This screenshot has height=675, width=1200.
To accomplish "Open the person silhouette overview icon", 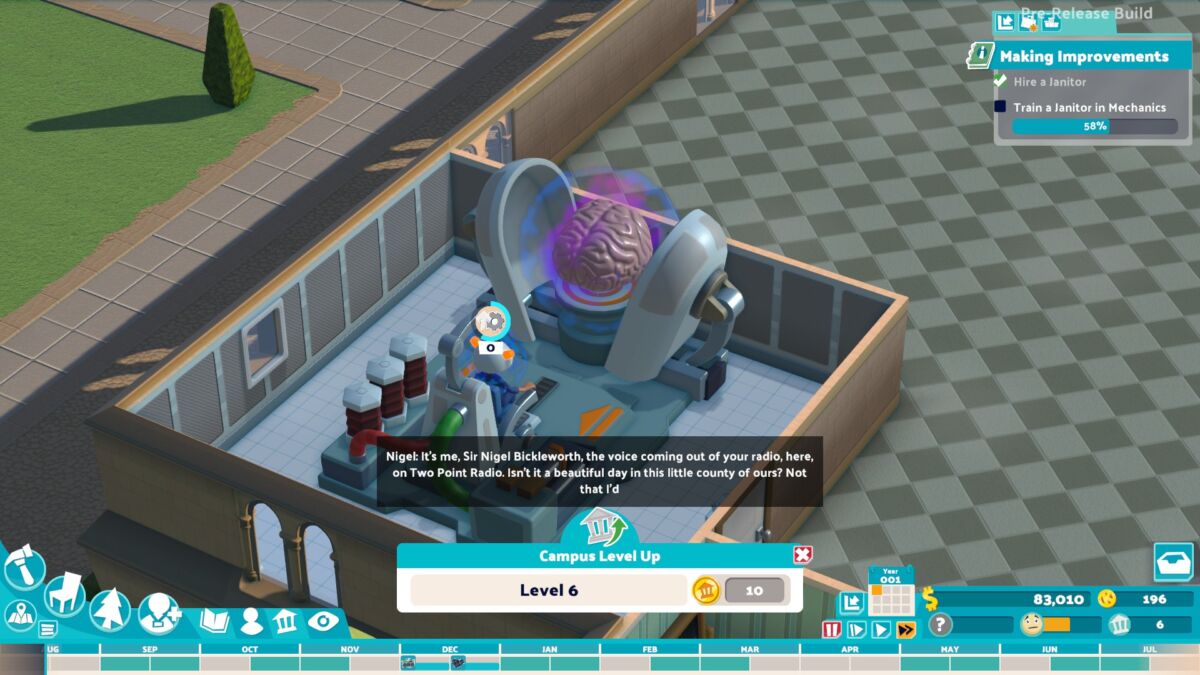I will tap(251, 621).
